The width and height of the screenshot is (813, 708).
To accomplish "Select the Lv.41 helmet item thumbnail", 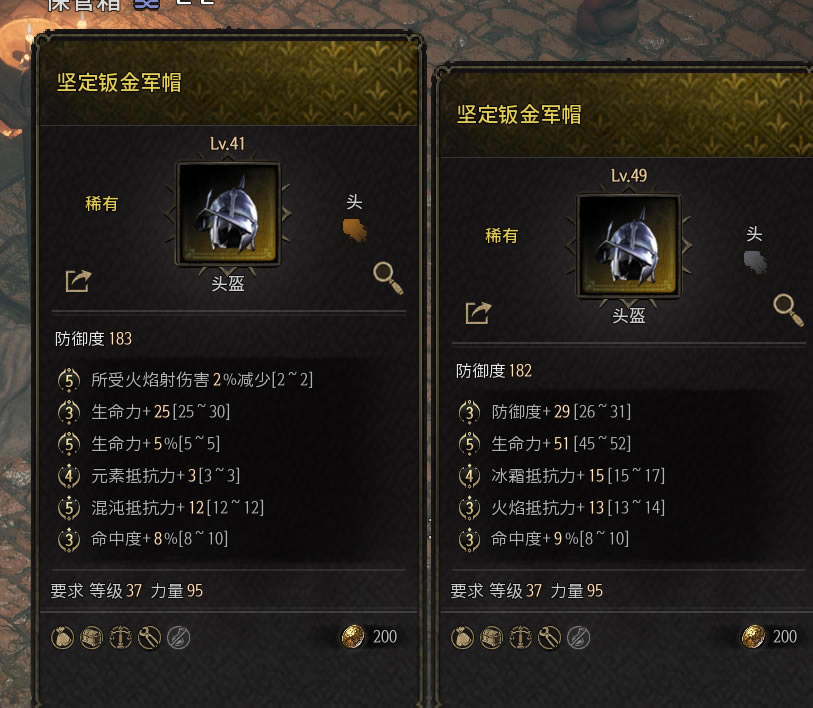I will coord(228,214).
